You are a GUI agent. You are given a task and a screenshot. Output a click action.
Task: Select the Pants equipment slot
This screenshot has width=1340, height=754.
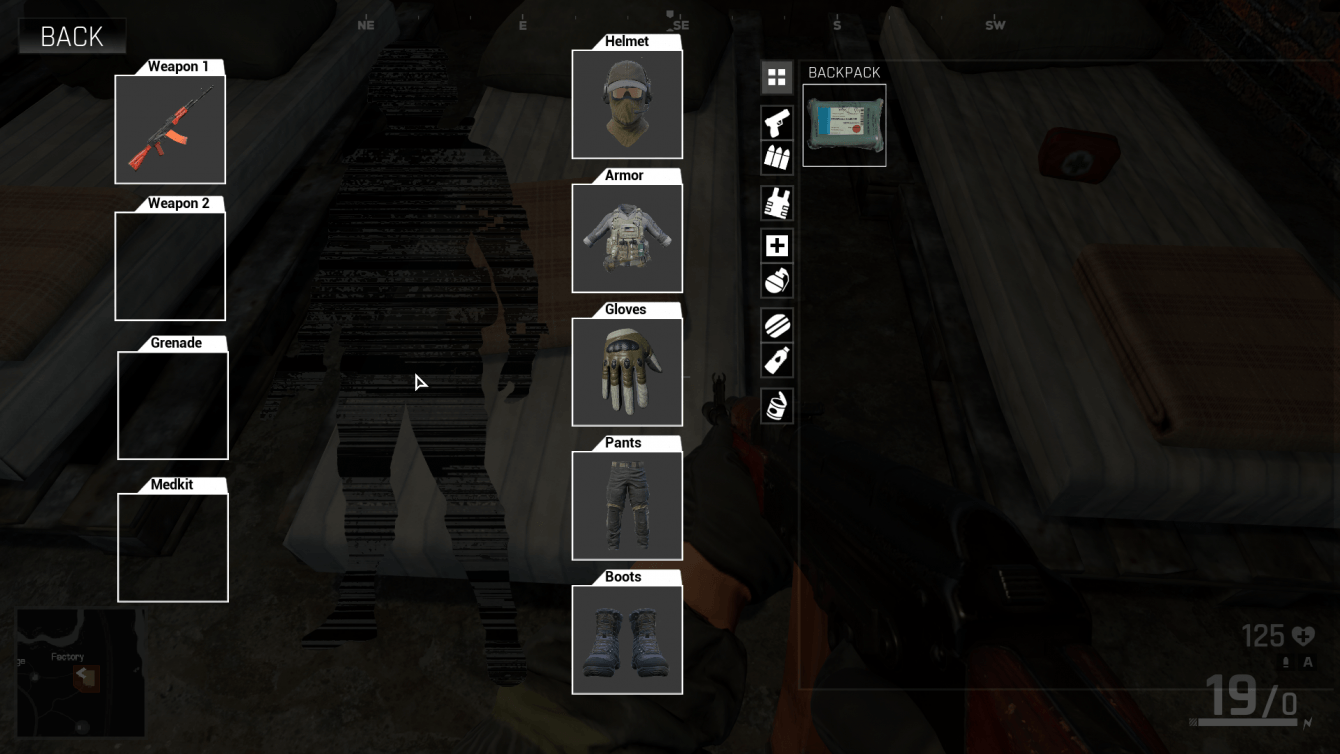tap(627, 505)
